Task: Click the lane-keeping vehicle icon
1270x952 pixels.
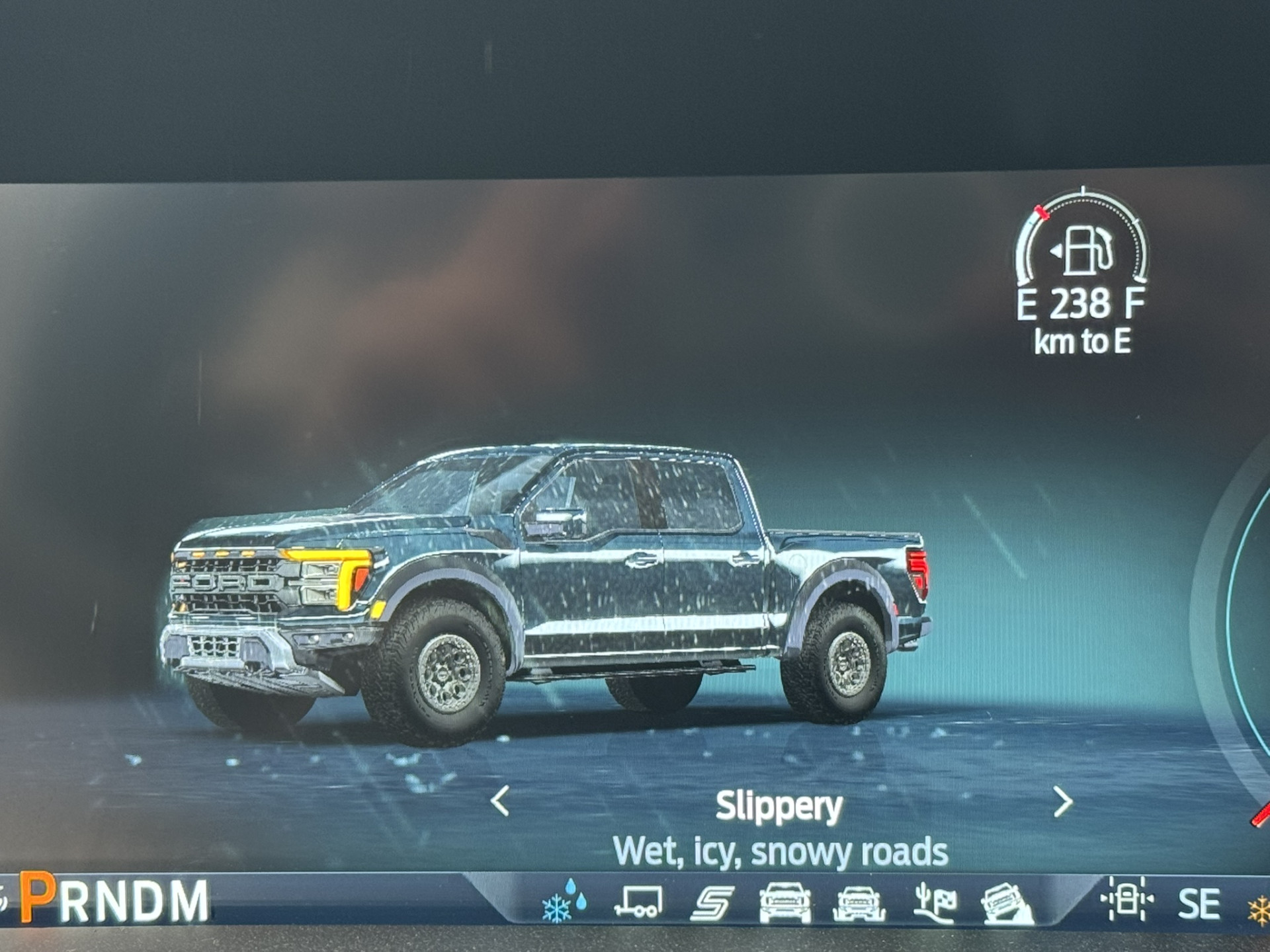Action: [x=1126, y=898]
